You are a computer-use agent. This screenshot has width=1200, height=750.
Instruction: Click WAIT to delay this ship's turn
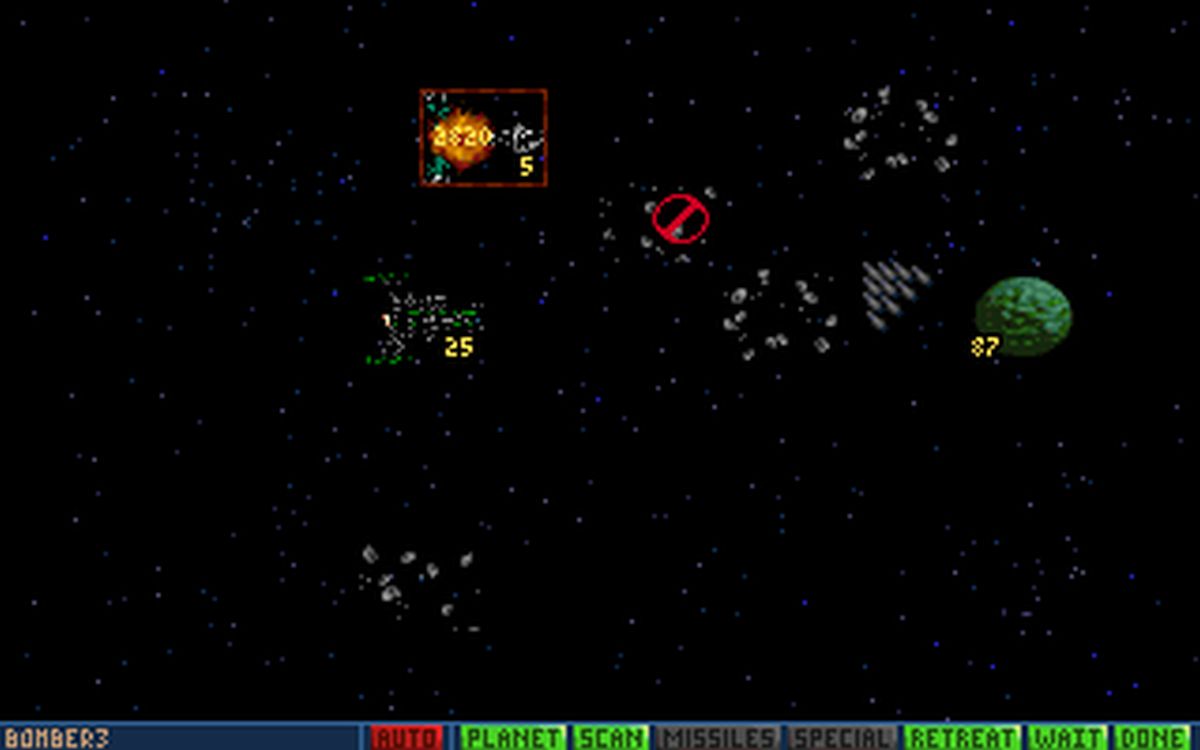click(1069, 738)
